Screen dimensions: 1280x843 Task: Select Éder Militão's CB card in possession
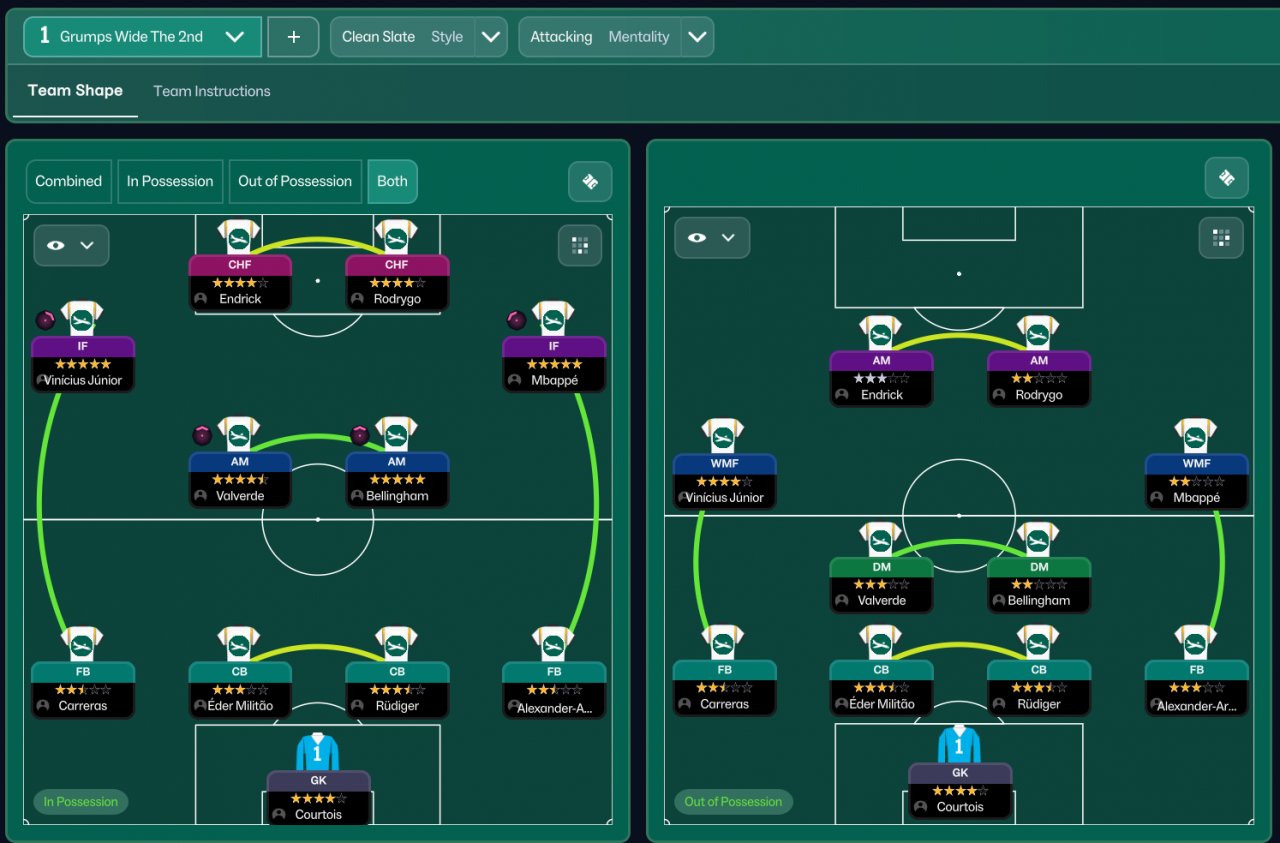point(240,688)
